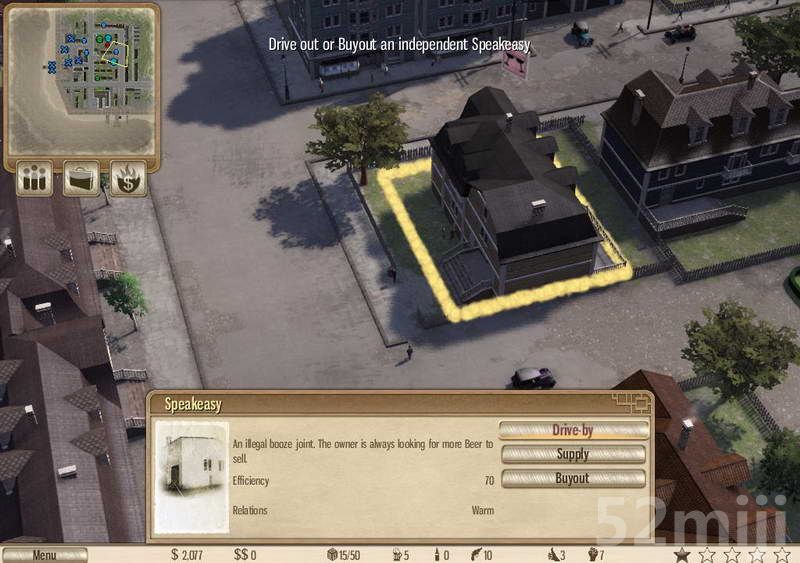Screen dimensions: 800x563
Task: Choose the Supply option
Action: point(573,454)
